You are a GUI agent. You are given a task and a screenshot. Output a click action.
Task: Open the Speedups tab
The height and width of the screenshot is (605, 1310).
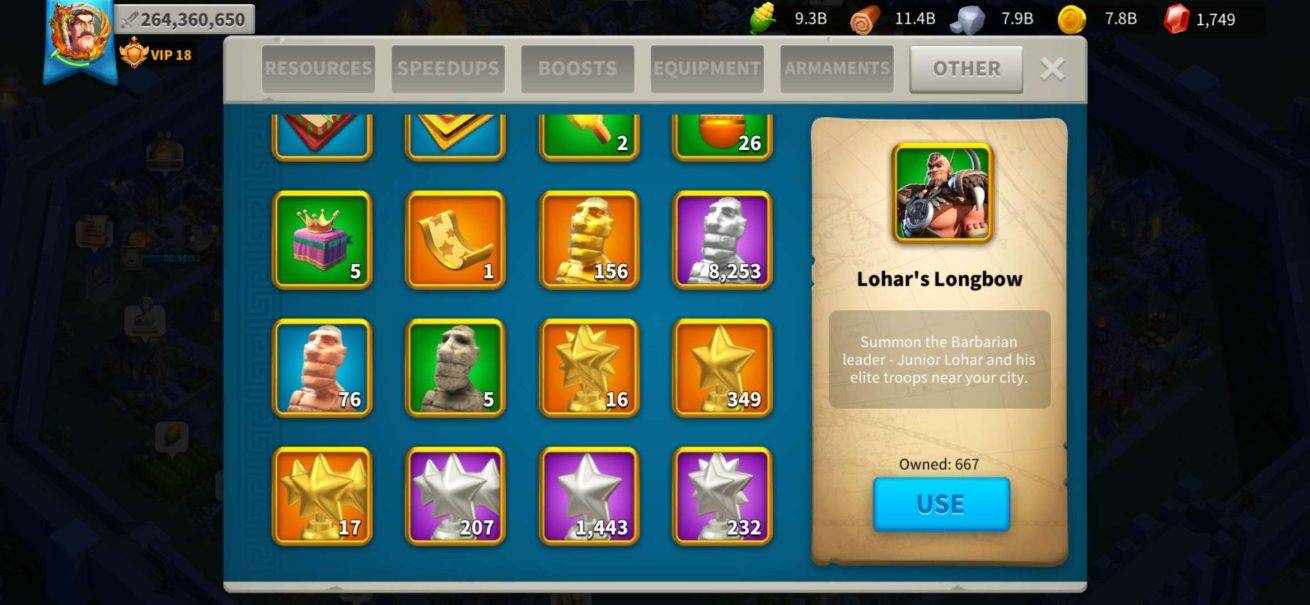point(448,68)
